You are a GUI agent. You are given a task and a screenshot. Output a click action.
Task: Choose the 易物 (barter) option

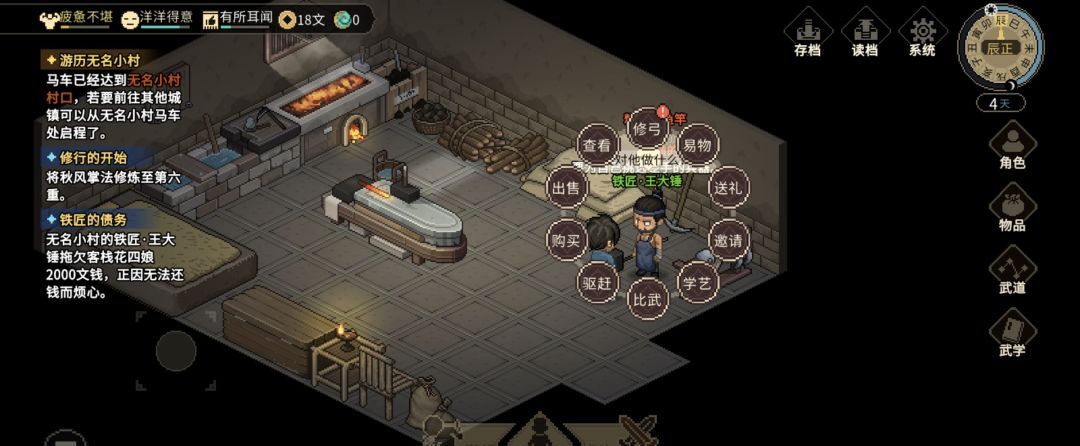pos(698,146)
